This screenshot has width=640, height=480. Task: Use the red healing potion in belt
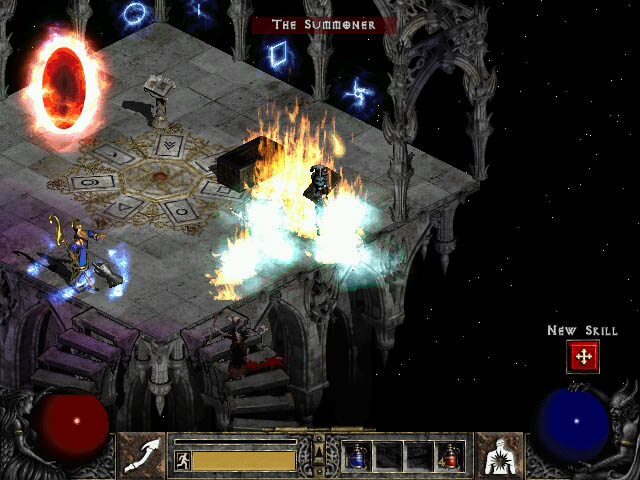tap(449, 456)
